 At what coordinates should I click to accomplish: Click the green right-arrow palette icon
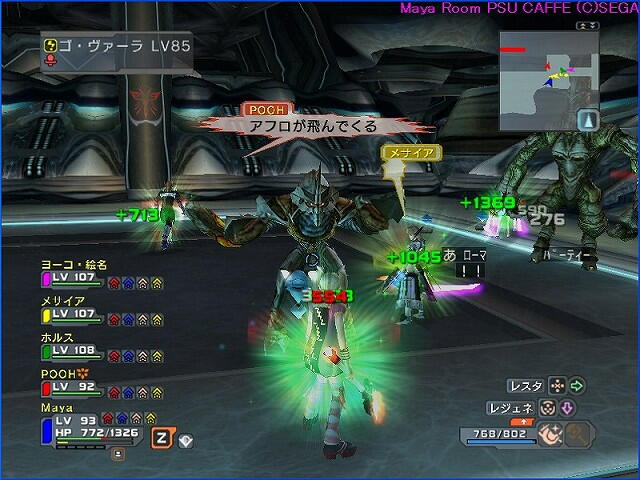pyautogui.click(x=577, y=385)
